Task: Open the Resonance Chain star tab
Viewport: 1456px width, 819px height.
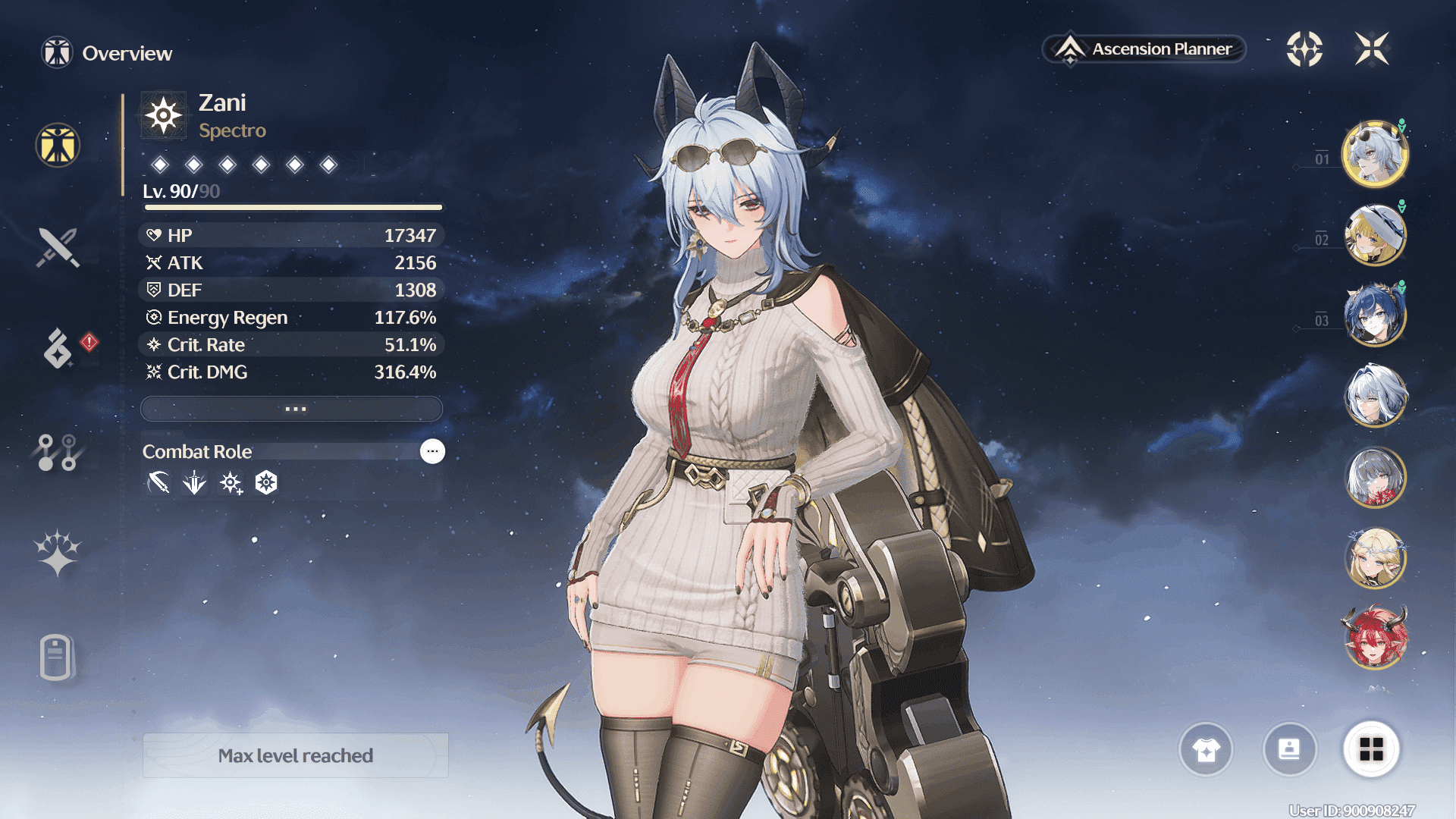Action: pyautogui.click(x=58, y=553)
